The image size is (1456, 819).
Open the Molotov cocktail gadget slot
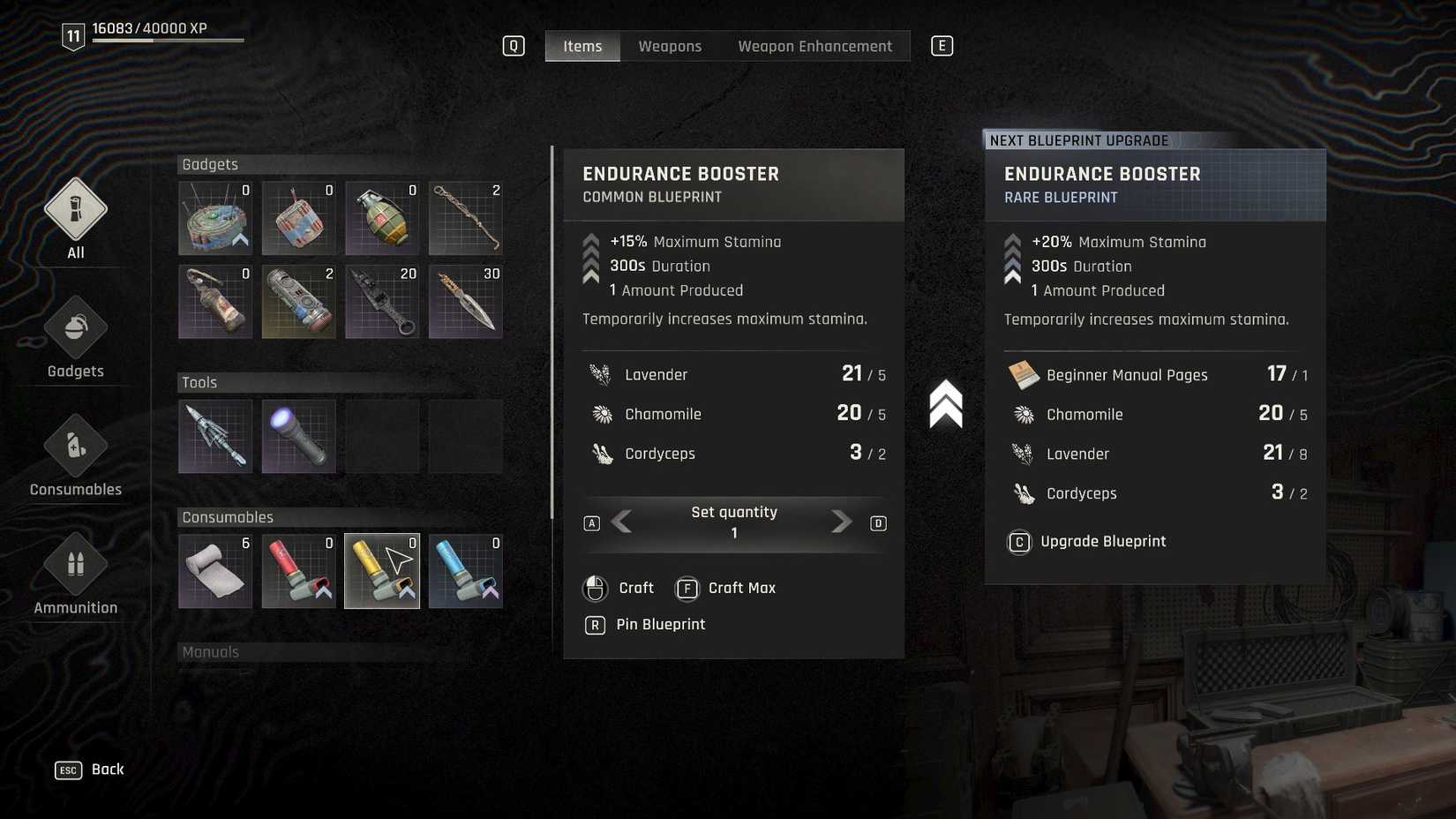(x=214, y=301)
